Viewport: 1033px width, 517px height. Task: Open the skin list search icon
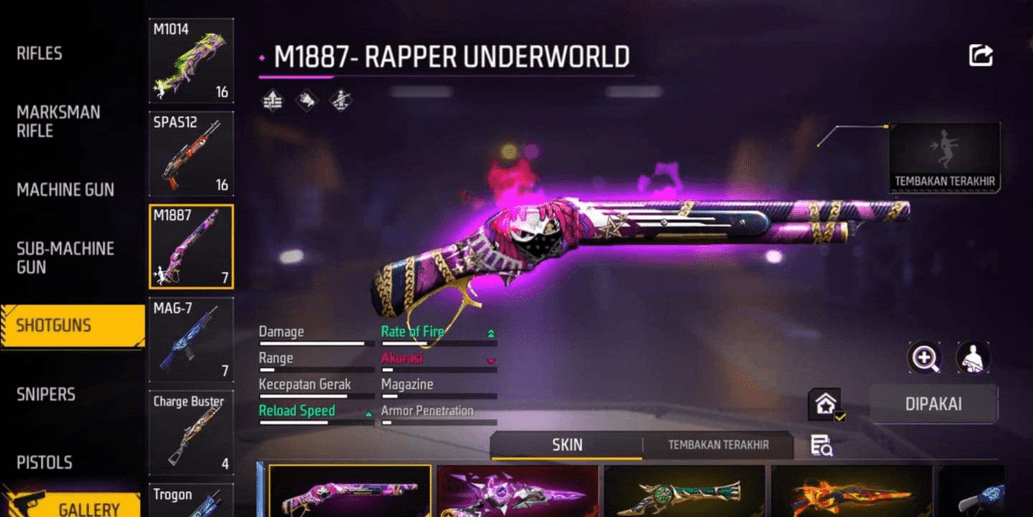(x=821, y=446)
